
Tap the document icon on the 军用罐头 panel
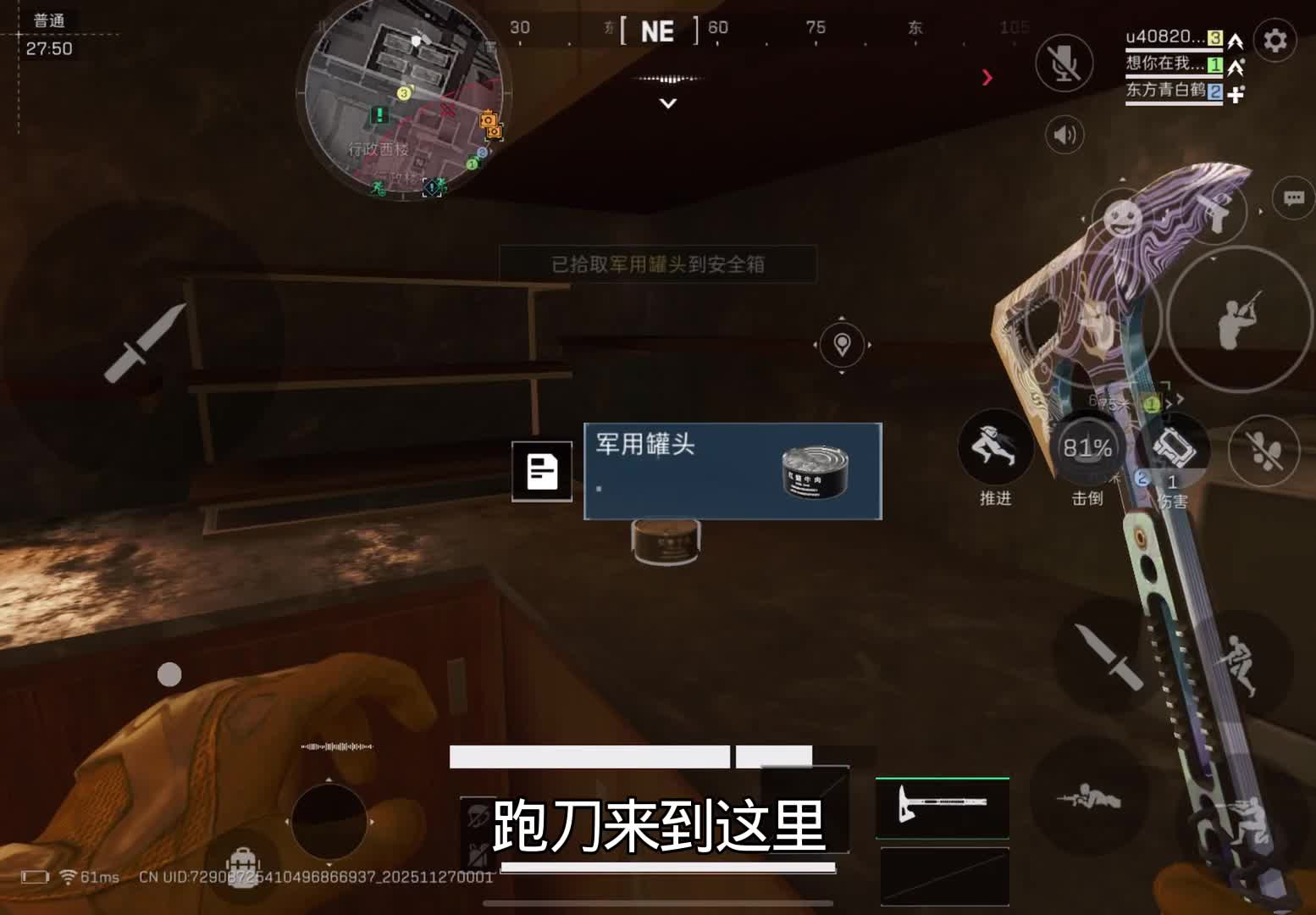(x=542, y=472)
